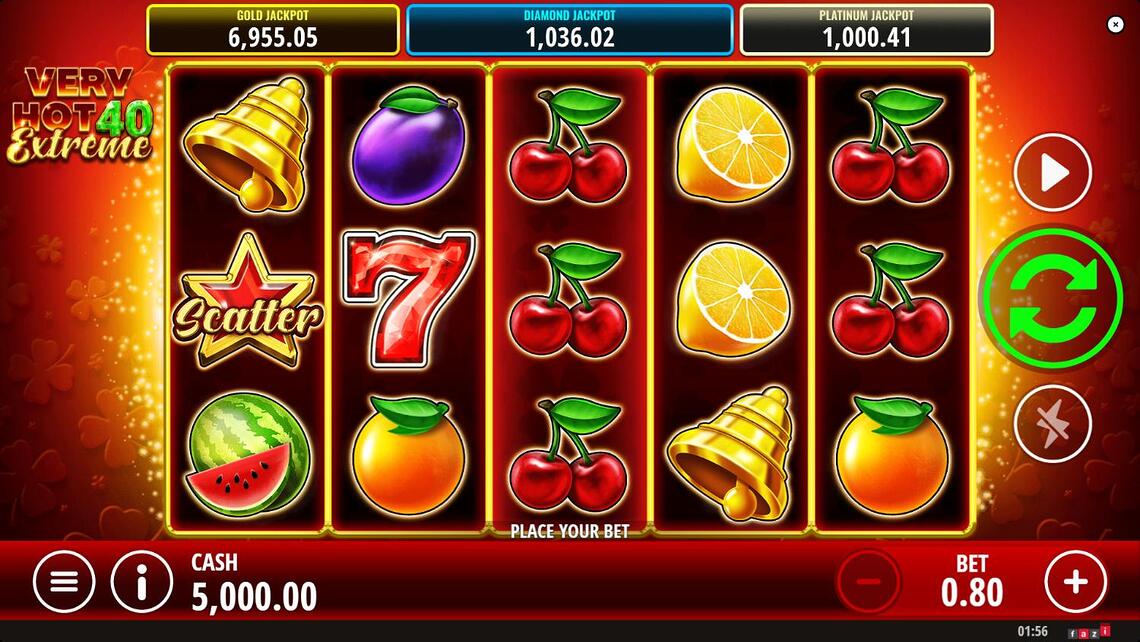Start autoplay with the play arrow button
Viewport: 1140px width, 642px height.
pos(1052,173)
